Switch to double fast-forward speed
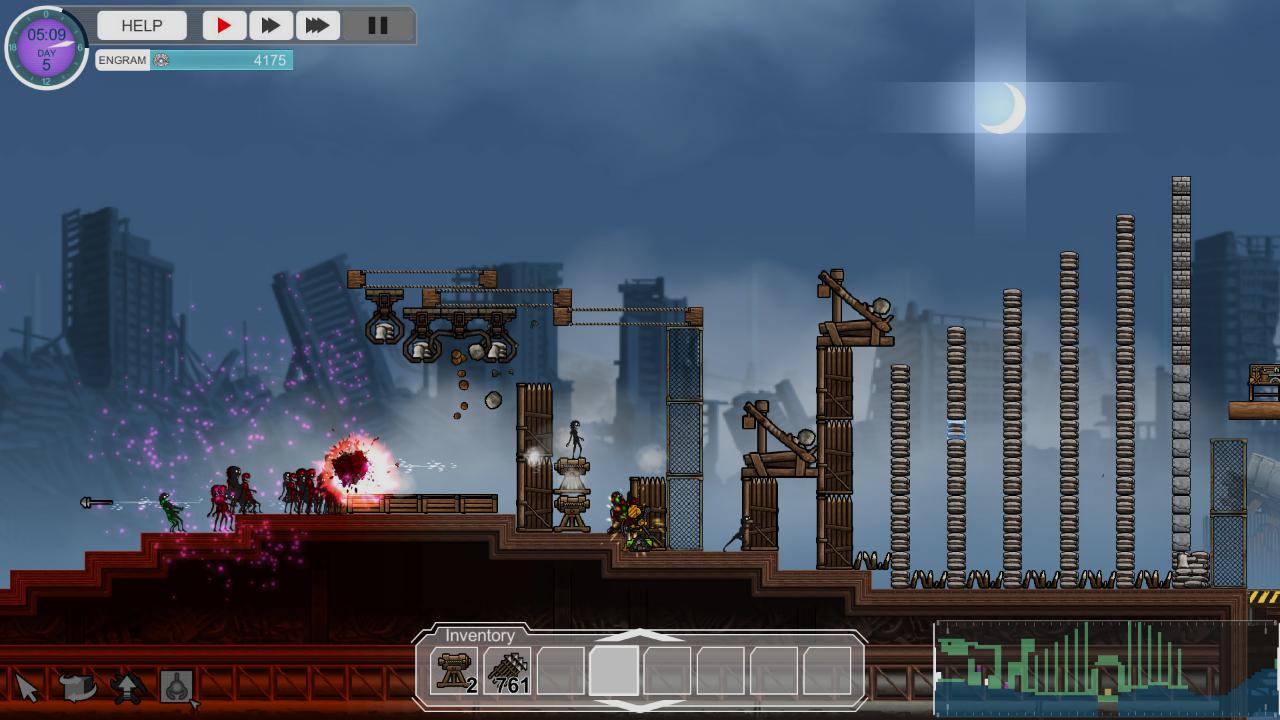This screenshot has height=720, width=1280. click(x=270, y=26)
